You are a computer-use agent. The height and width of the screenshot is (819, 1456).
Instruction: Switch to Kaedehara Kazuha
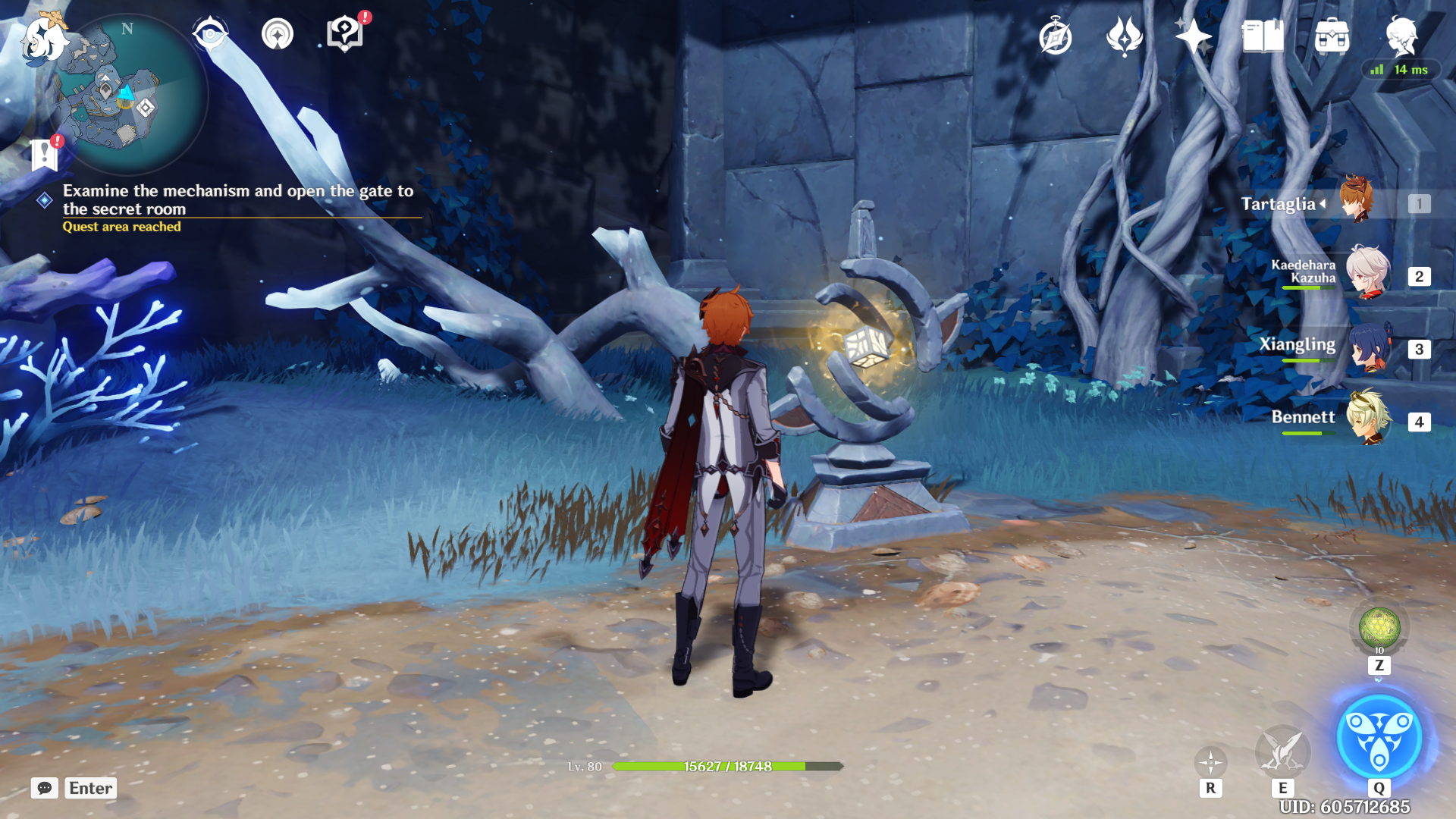click(1367, 273)
